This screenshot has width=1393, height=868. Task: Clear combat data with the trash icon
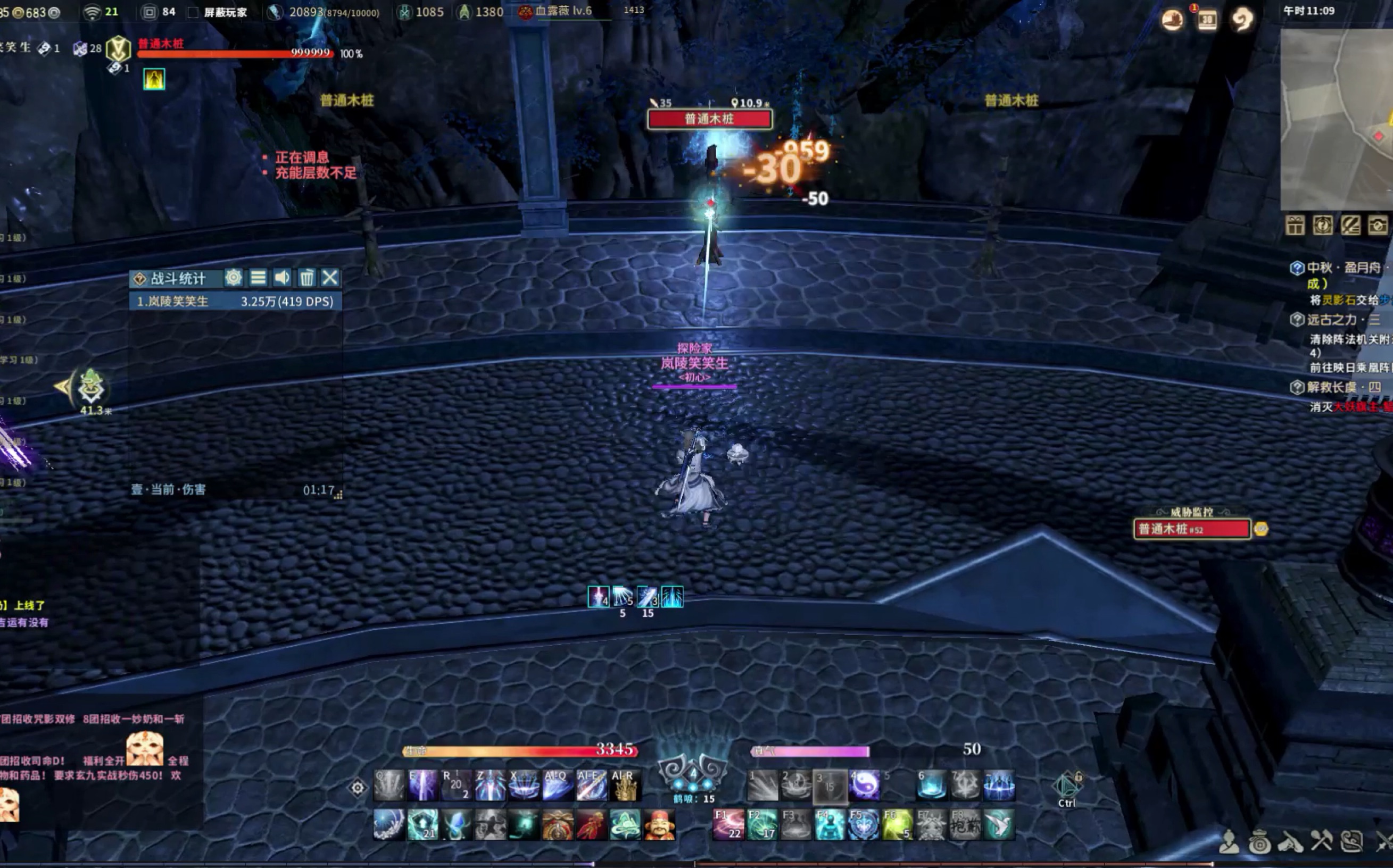[306, 278]
